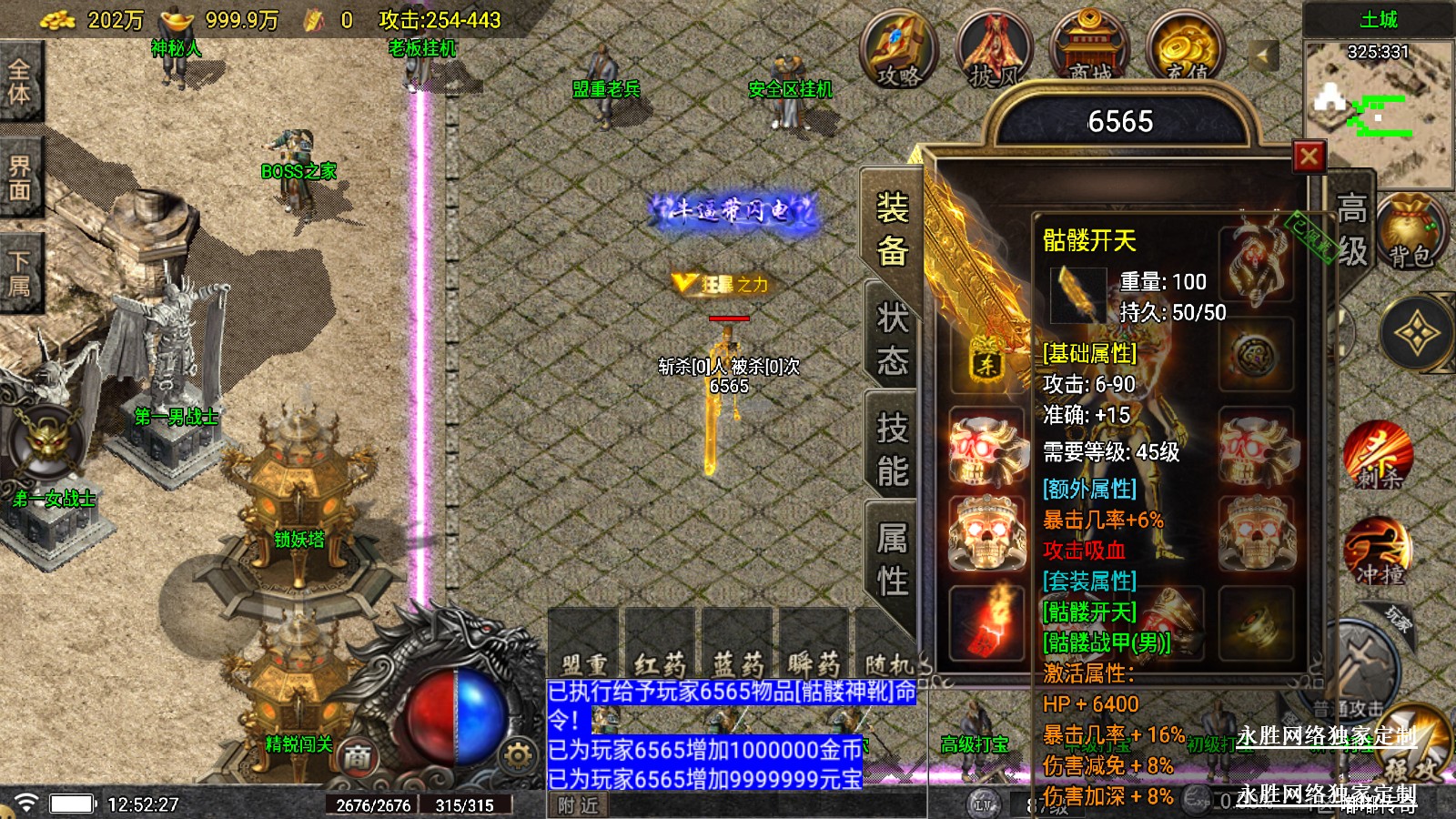The width and height of the screenshot is (1456, 819).
Task: Switch to the 装备 equipment tab
Action: 892,229
